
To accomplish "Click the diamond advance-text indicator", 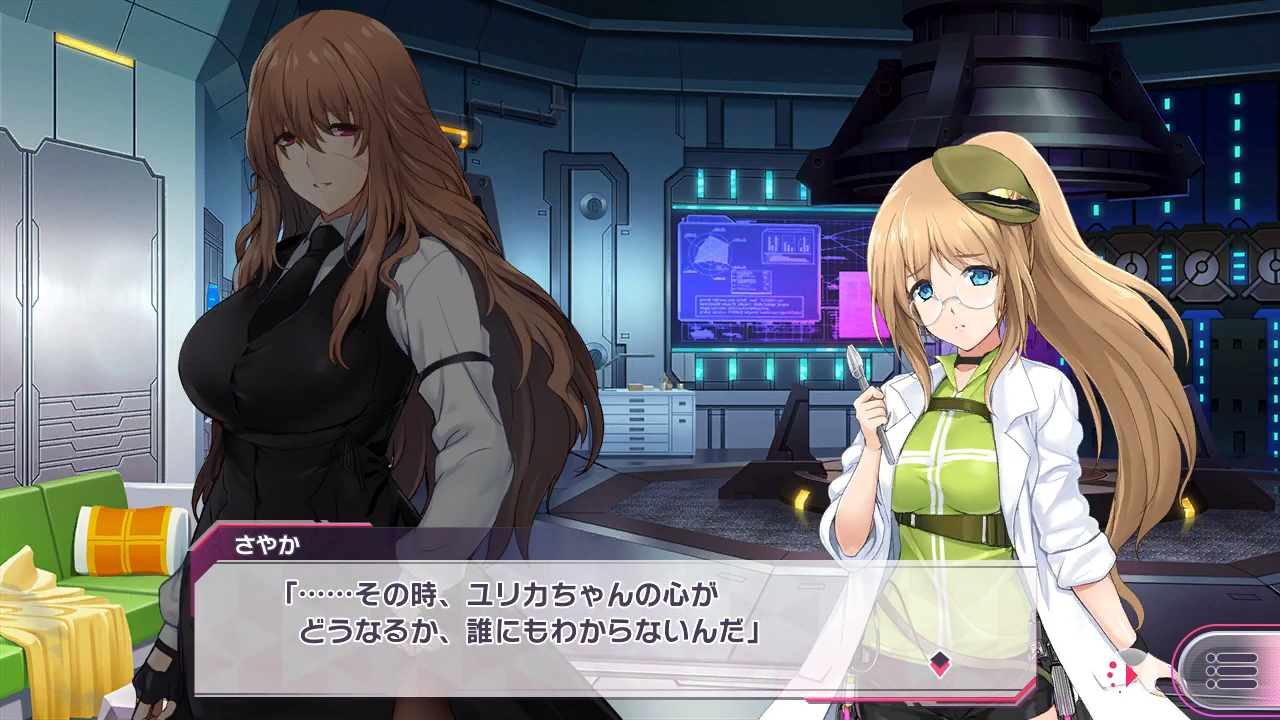I will click(x=939, y=663).
